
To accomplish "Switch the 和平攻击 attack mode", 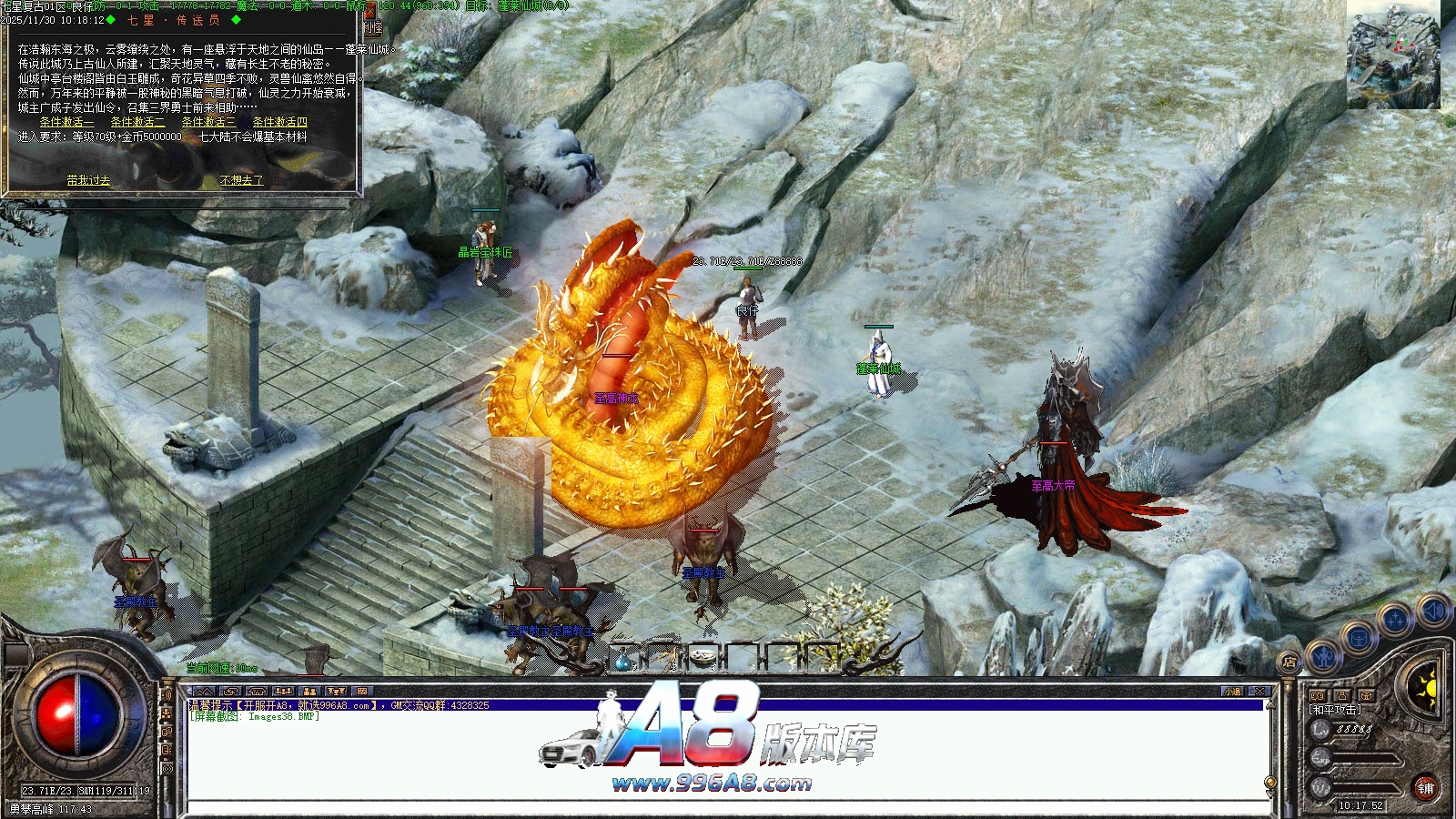I will [1335, 710].
